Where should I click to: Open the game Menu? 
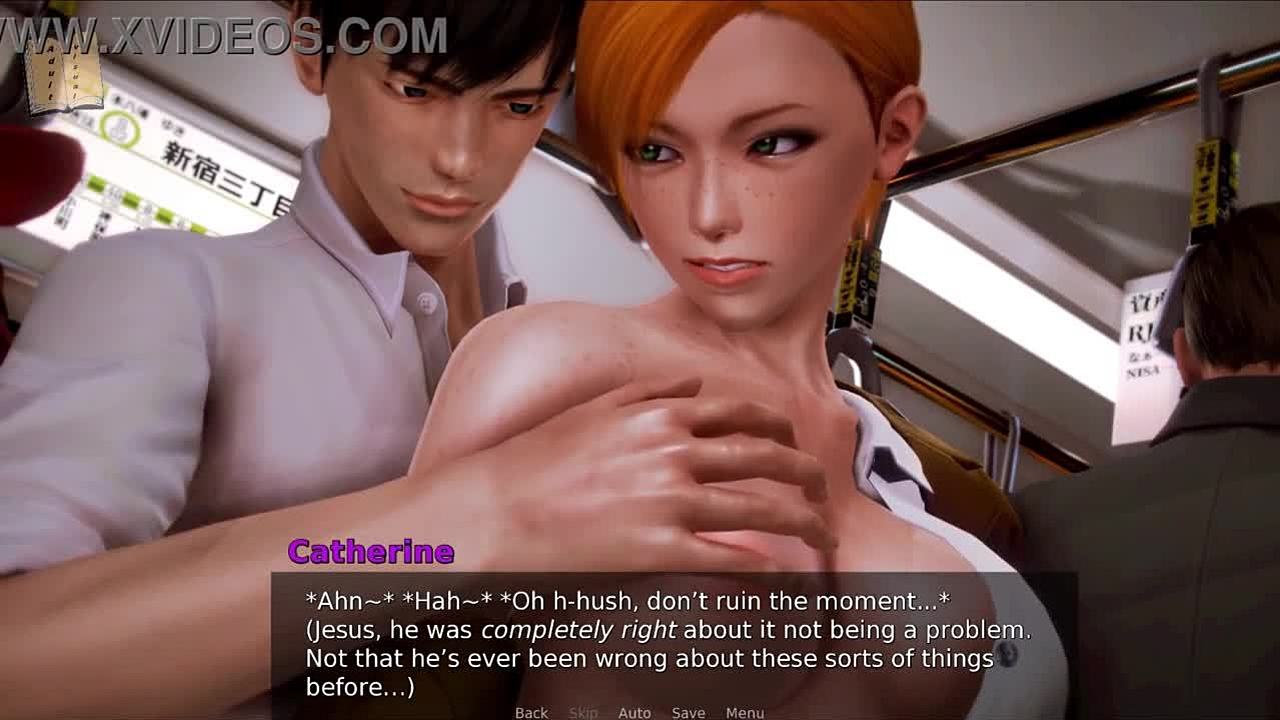[x=745, y=712]
